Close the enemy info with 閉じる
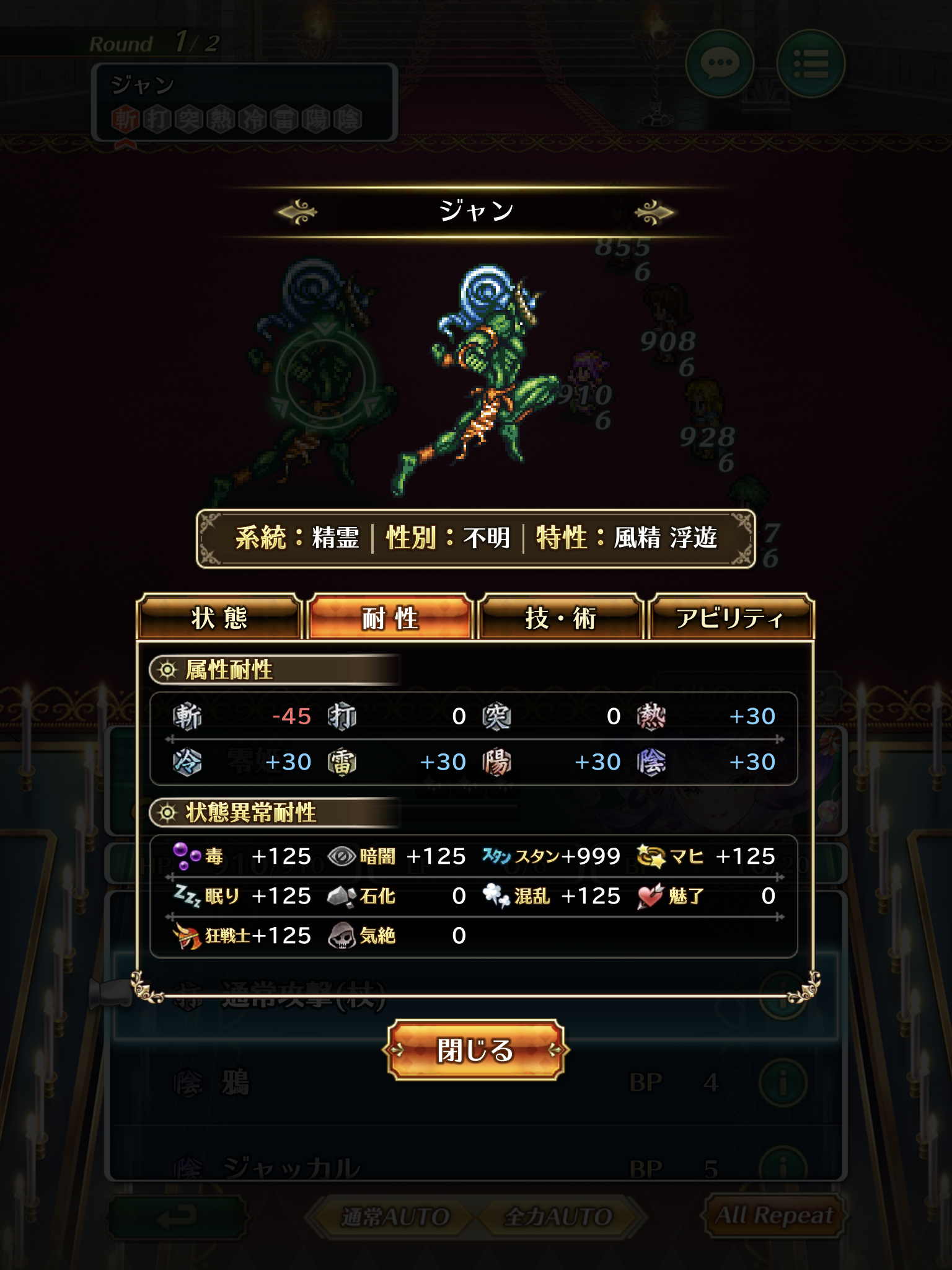The width and height of the screenshot is (952, 1270). click(x=475, y=1050)
